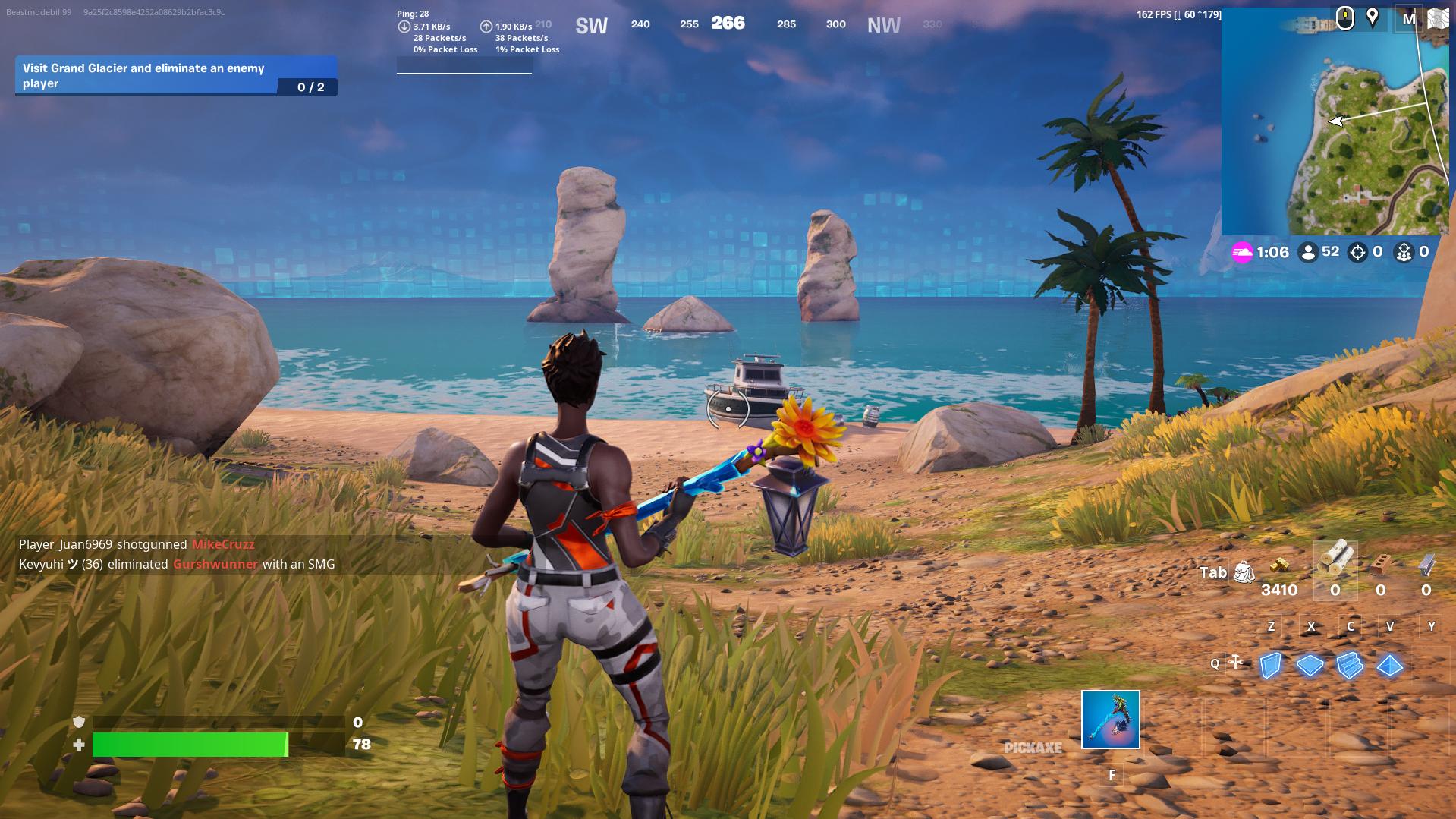The height and width of the screenshot is (819, 1456).
Task: Select the pickaxe hotbar slot
Action: (1110, 719)
